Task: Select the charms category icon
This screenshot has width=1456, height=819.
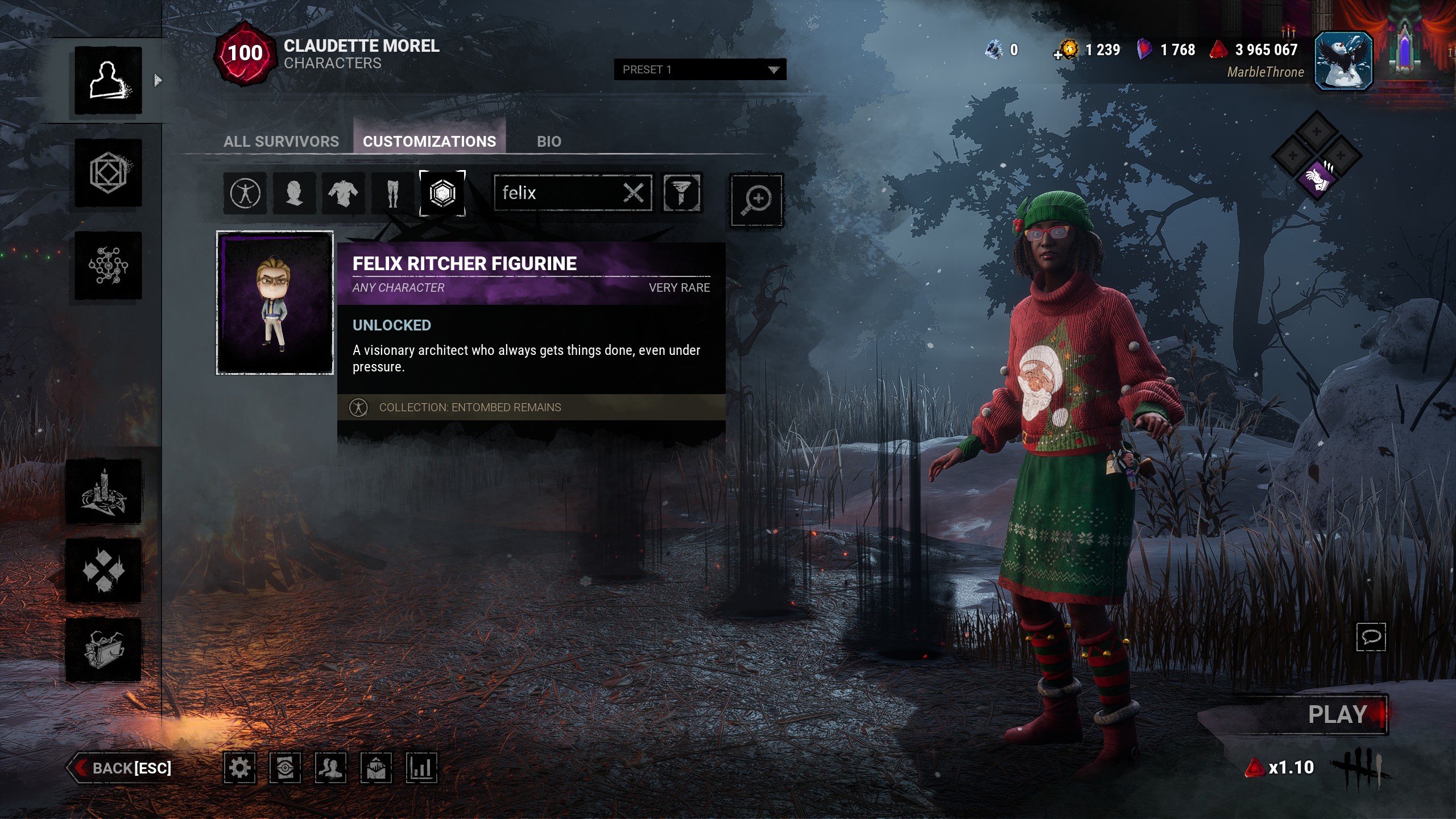Action: [442, 193]
